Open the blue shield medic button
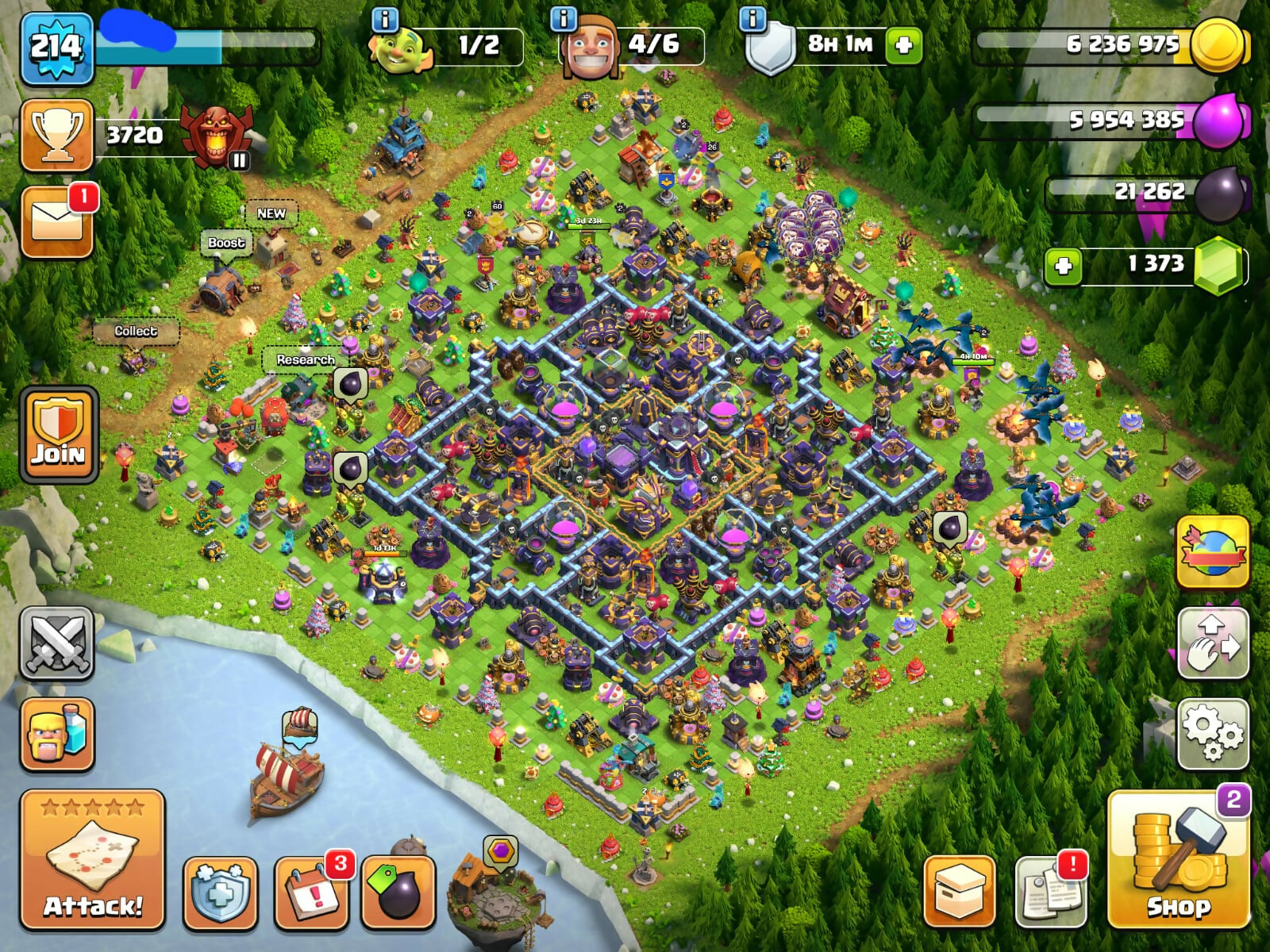Viewport: 1270px width, 952px height. (220, 892)
